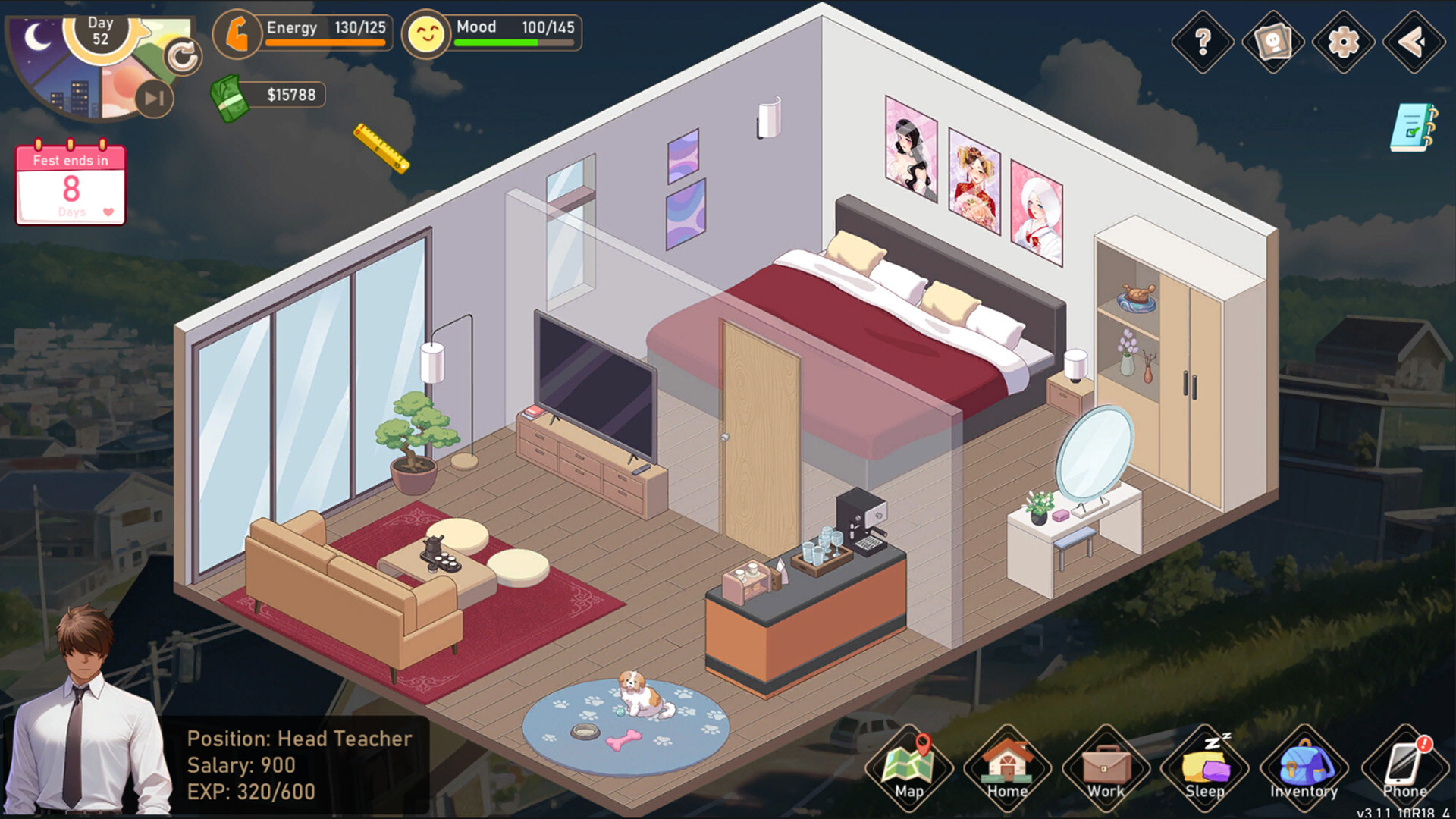1456x819 pixels.
Task: Open the Fest ends in 8 Days calendar
Action: point(70,184)
